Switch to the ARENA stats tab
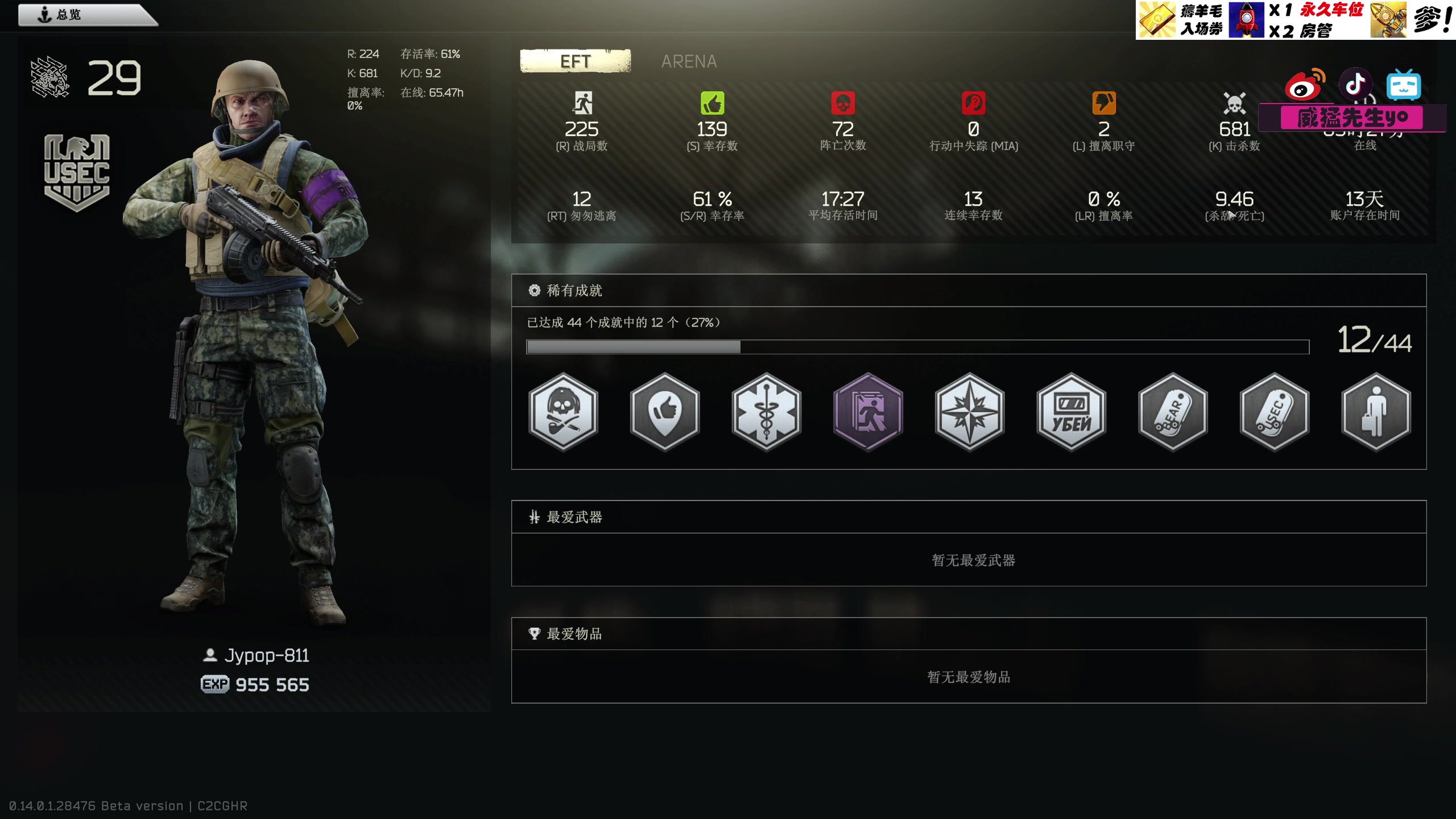This screenshot has height=819, width=1456. tap(689, 61)
